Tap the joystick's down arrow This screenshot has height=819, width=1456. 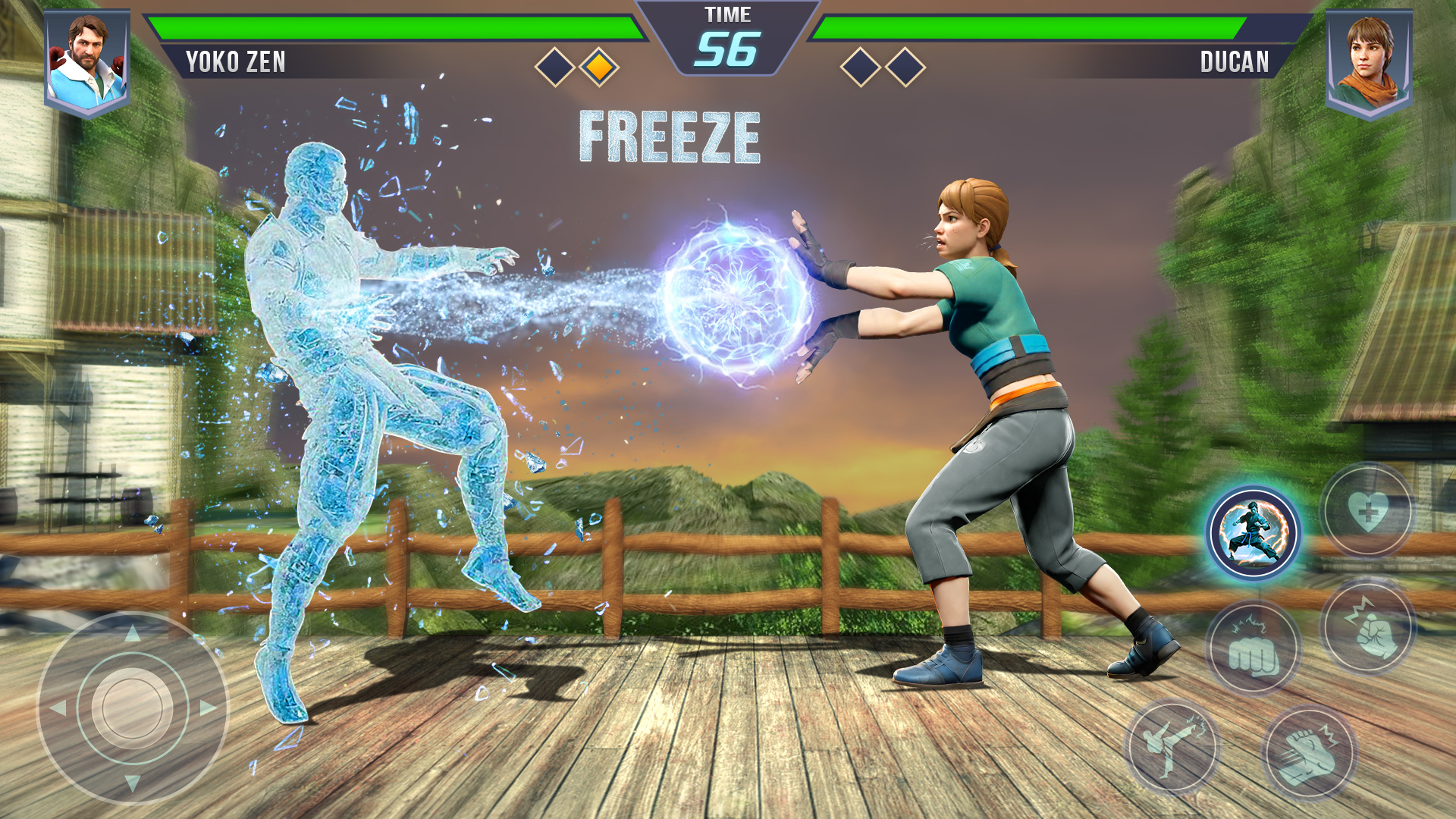[x=133, y=783]
